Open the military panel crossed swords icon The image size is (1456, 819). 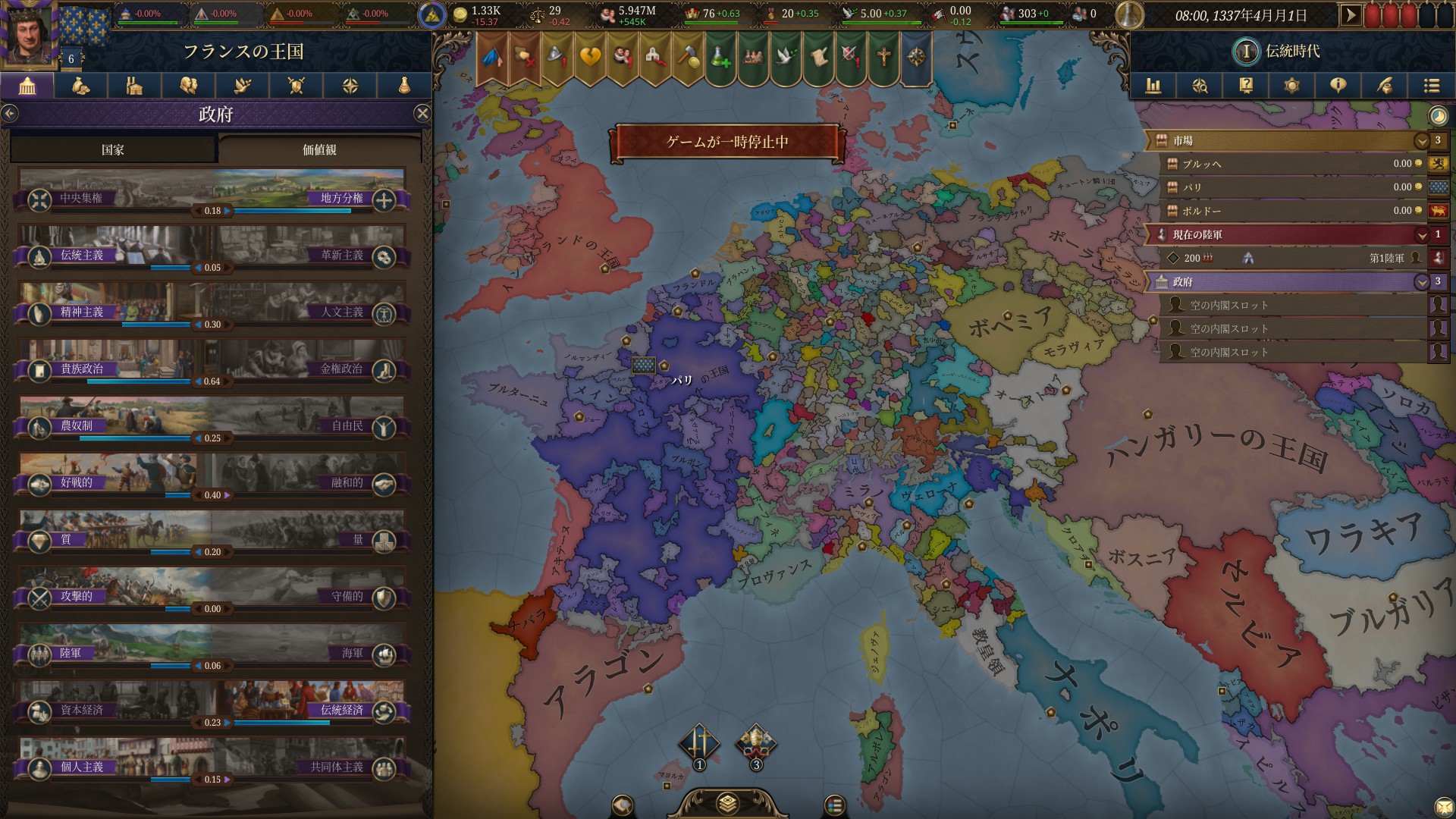pyautogui.click(x=296, y=86)
